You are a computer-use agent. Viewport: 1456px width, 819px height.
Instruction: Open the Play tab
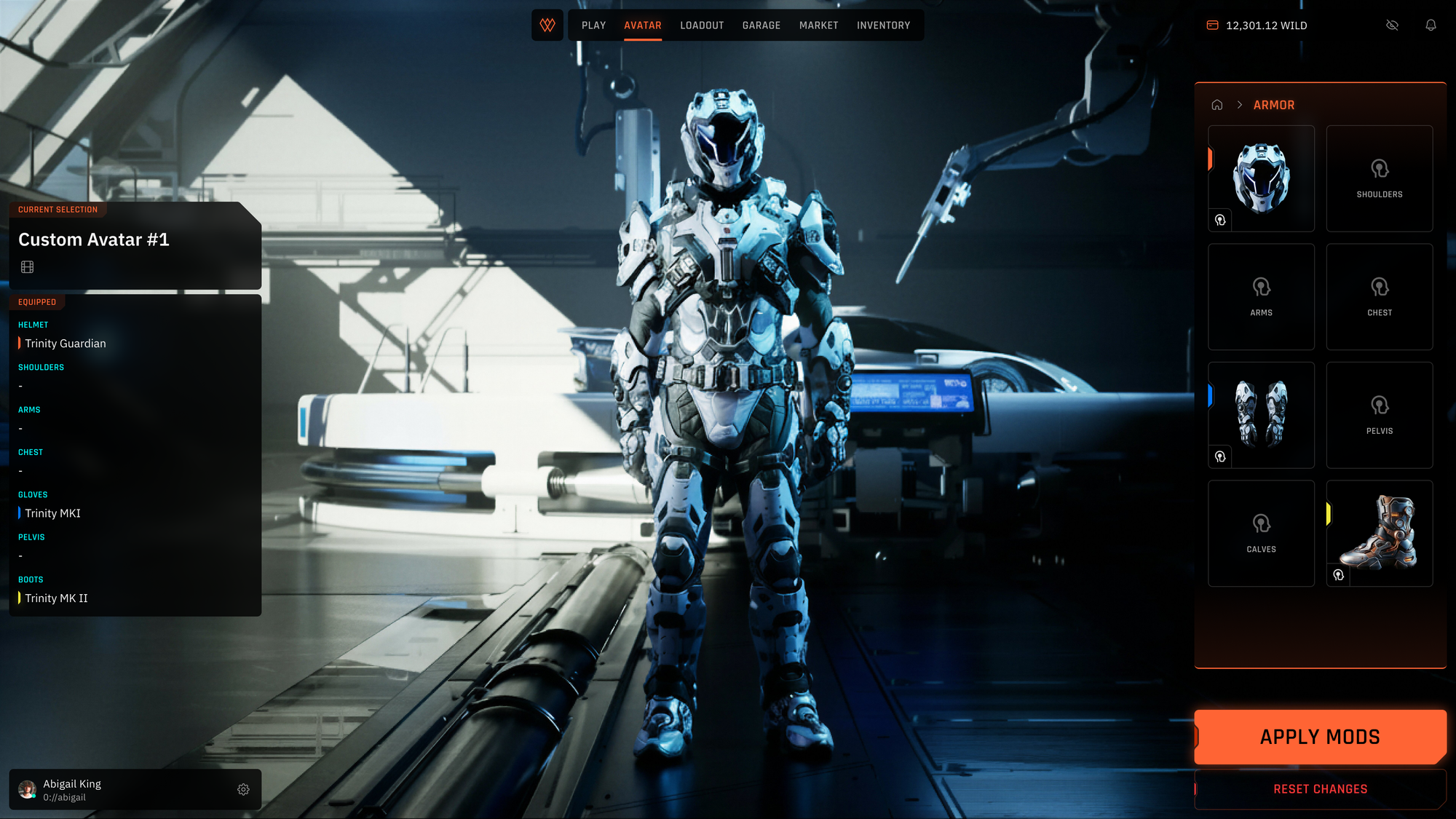(x=593, y=25)
